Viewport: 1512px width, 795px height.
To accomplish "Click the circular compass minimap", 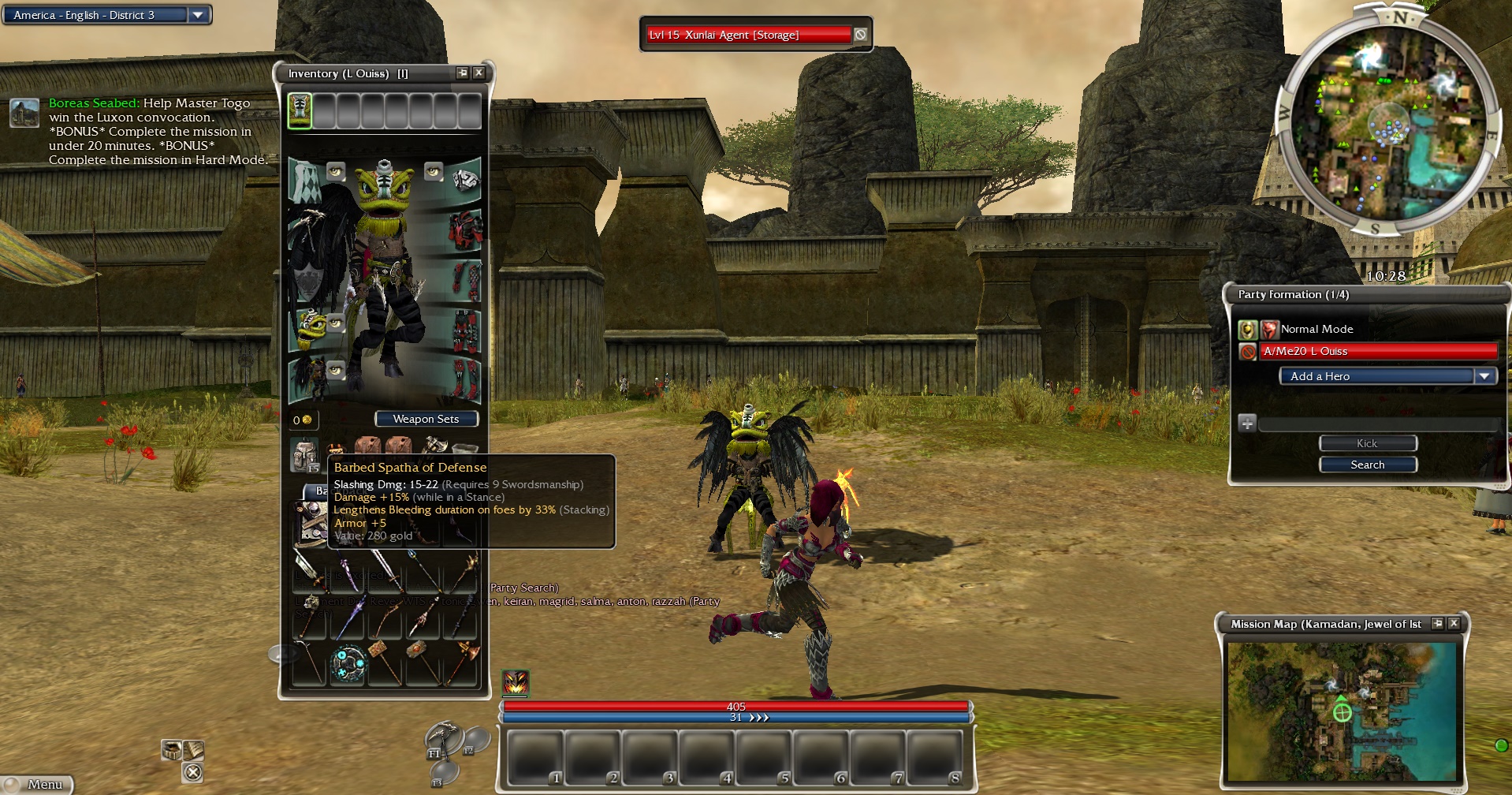I will 1384,124.
